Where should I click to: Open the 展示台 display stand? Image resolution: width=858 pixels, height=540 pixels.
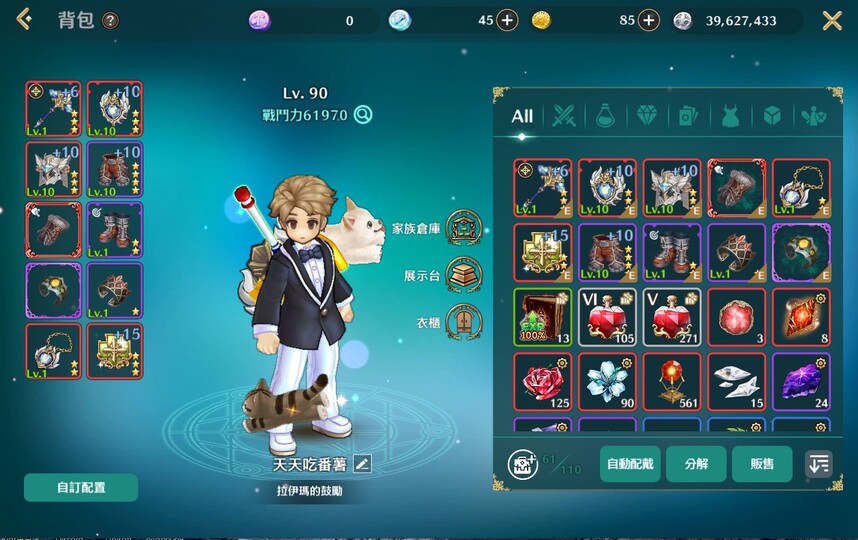click(x=462, y=274)
